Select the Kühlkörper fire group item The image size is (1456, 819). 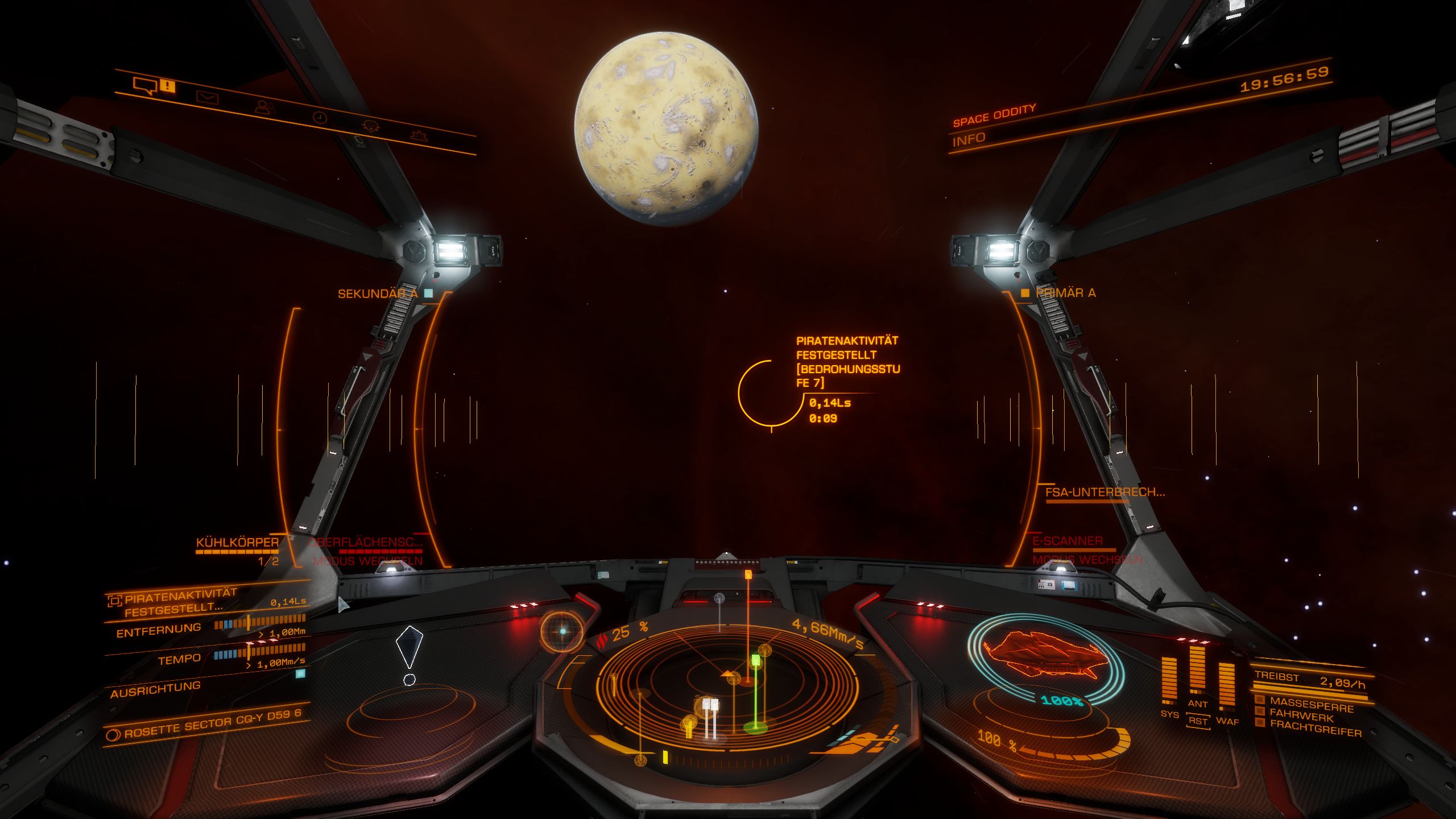(x=237, y=542)
